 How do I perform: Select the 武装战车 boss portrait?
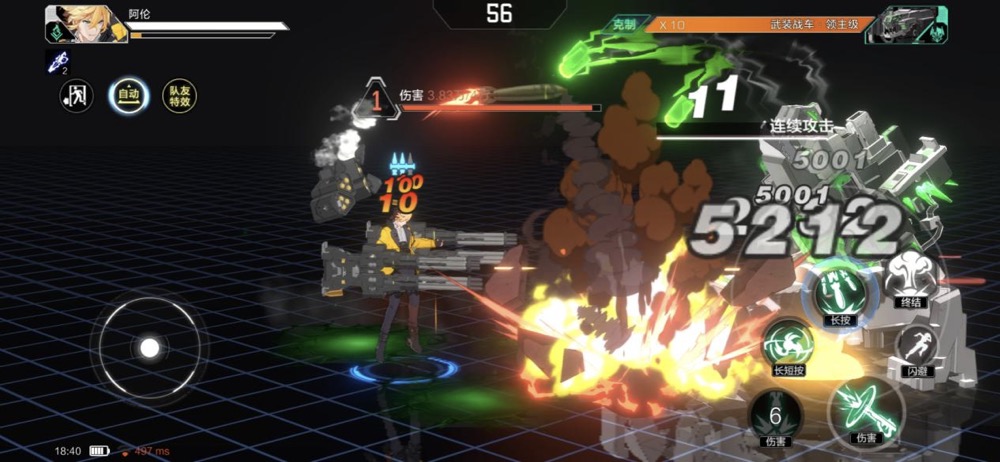tap(905, 24)
